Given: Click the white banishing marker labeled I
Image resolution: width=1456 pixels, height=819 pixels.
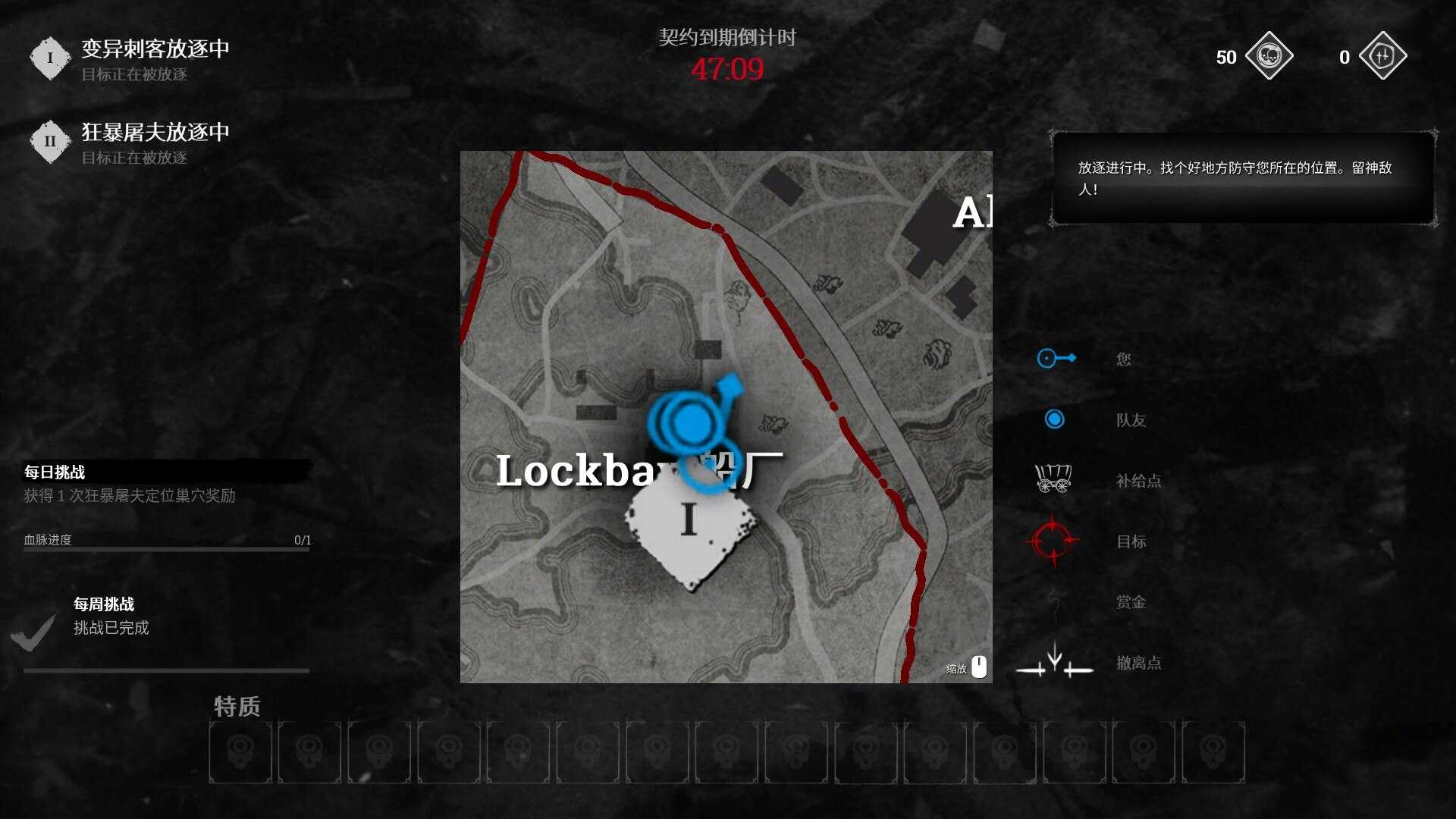Looking at the screenshot, I should click(x=689, y=529).
